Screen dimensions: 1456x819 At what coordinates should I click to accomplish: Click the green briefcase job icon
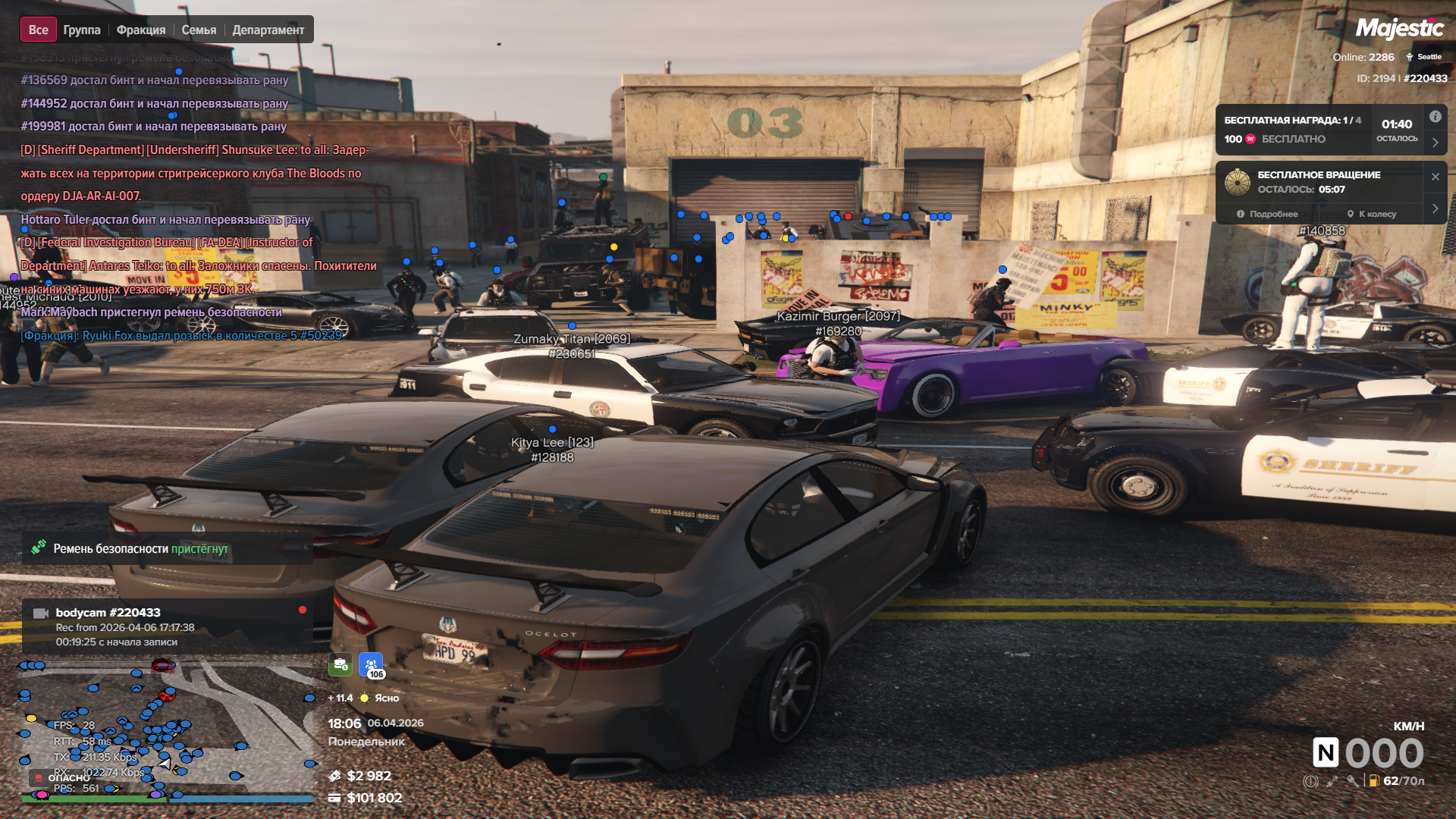click(340, 665)
